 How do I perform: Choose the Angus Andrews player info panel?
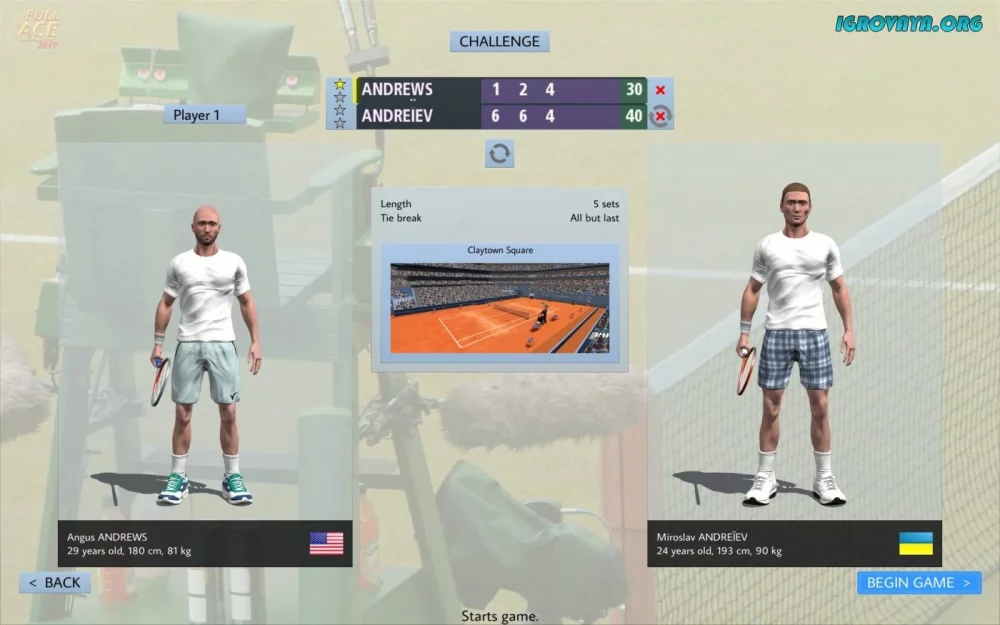(204, 543)
